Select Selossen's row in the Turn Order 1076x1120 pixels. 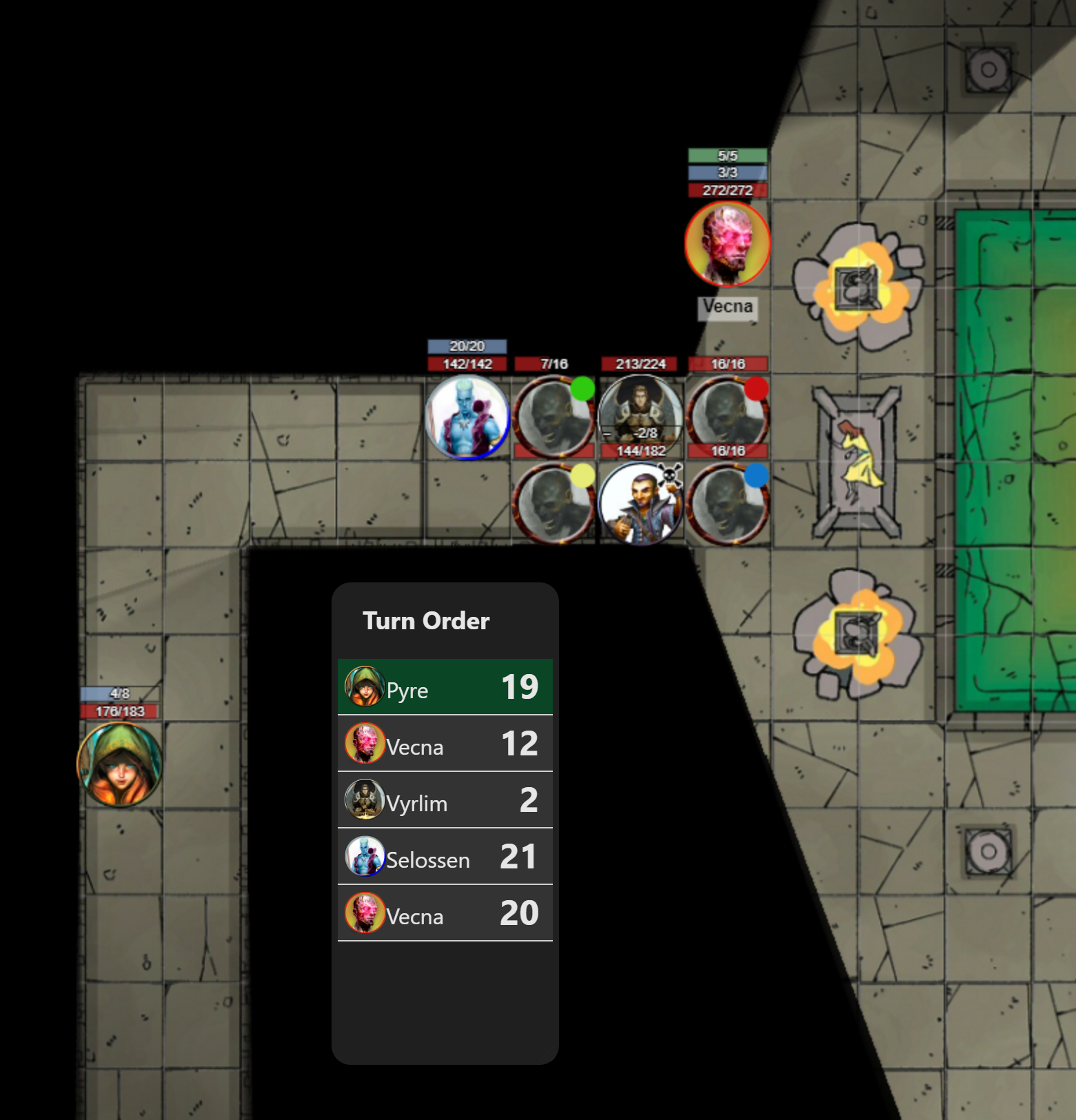coord(445,857)
